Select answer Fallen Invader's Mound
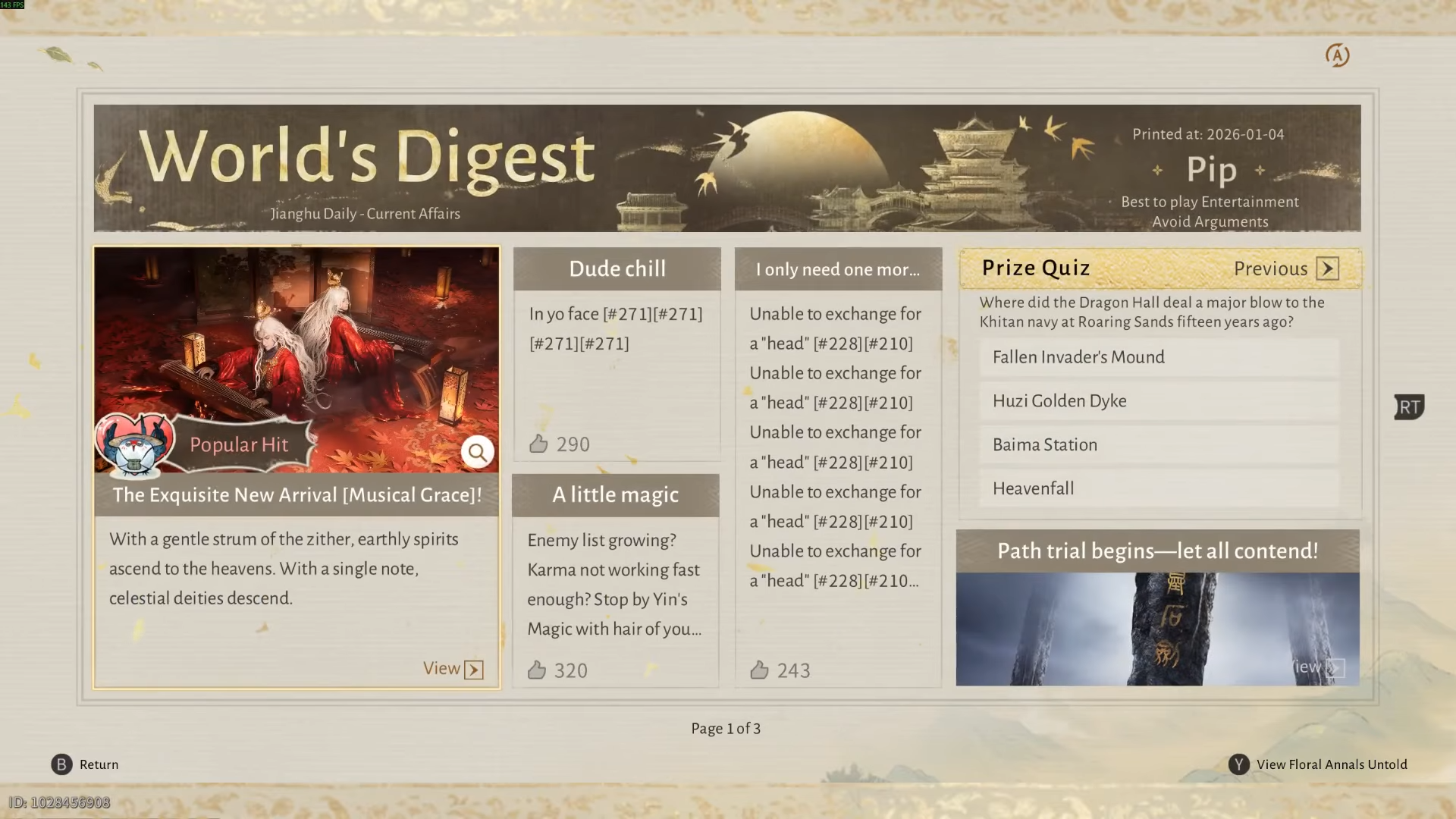Screen dimensions: 1456x819 [x=1078, y=357]
